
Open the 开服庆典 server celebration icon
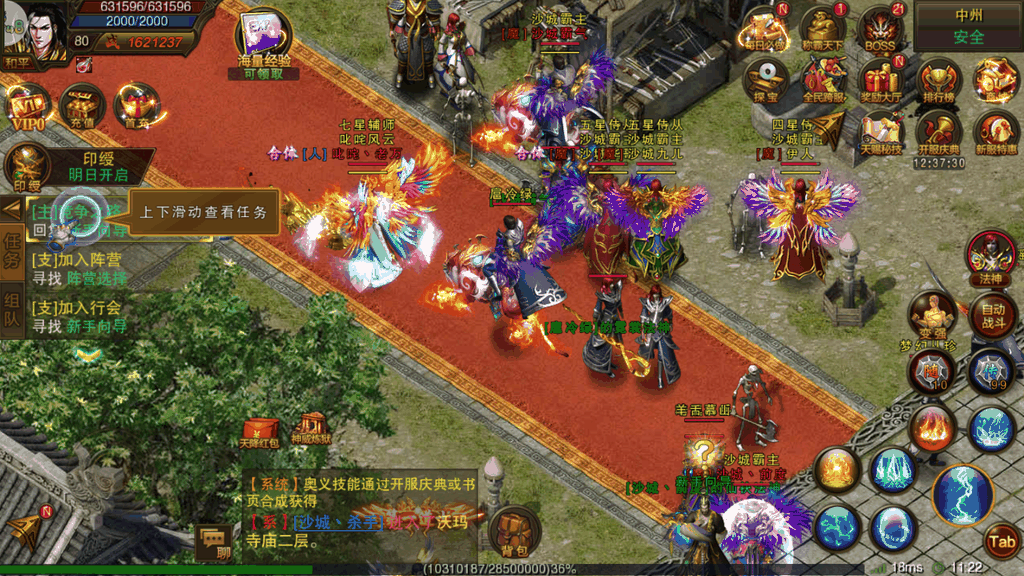938,131
